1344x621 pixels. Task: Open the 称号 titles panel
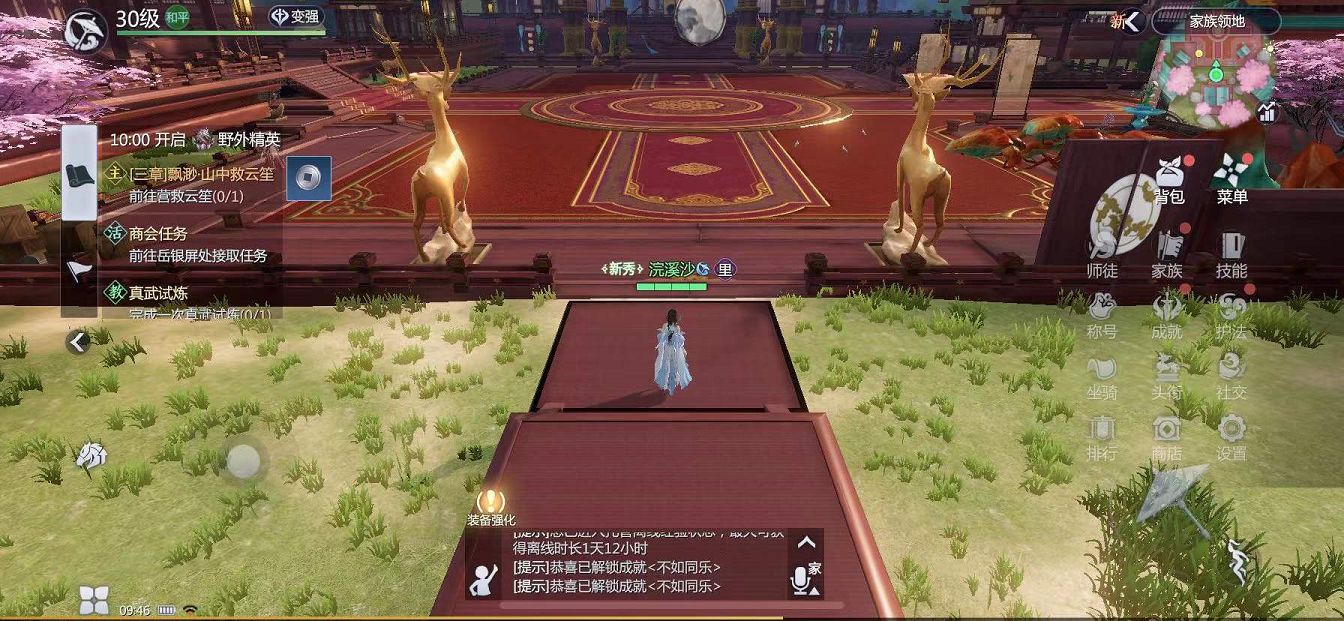point(1102,316)
